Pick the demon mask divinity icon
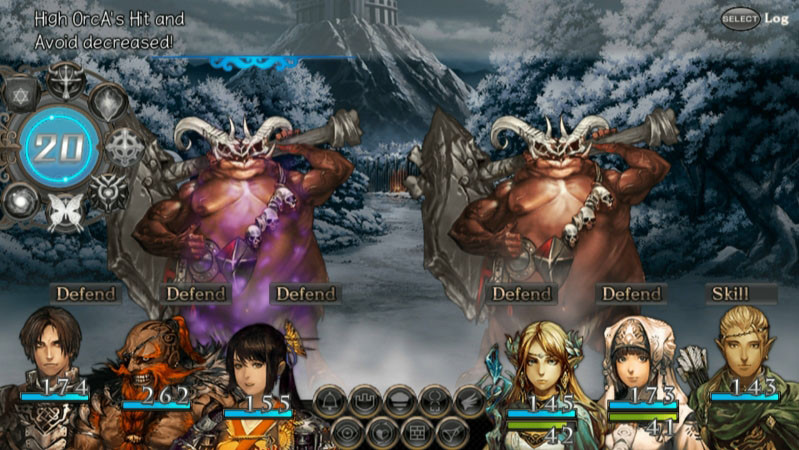The height and width of the screenshot is (450, 799). 108,190
